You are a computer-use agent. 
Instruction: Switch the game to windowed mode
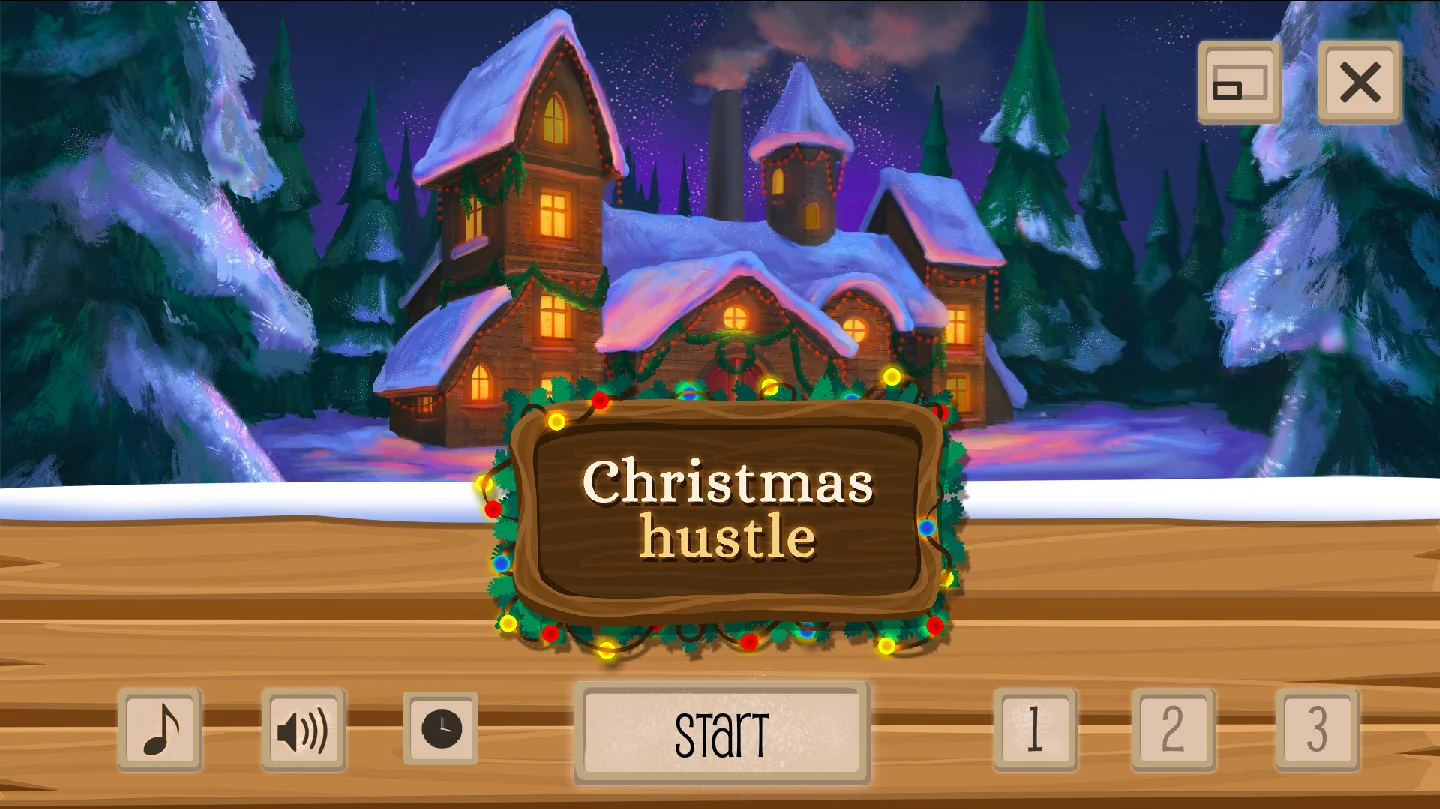point(1238,83)
